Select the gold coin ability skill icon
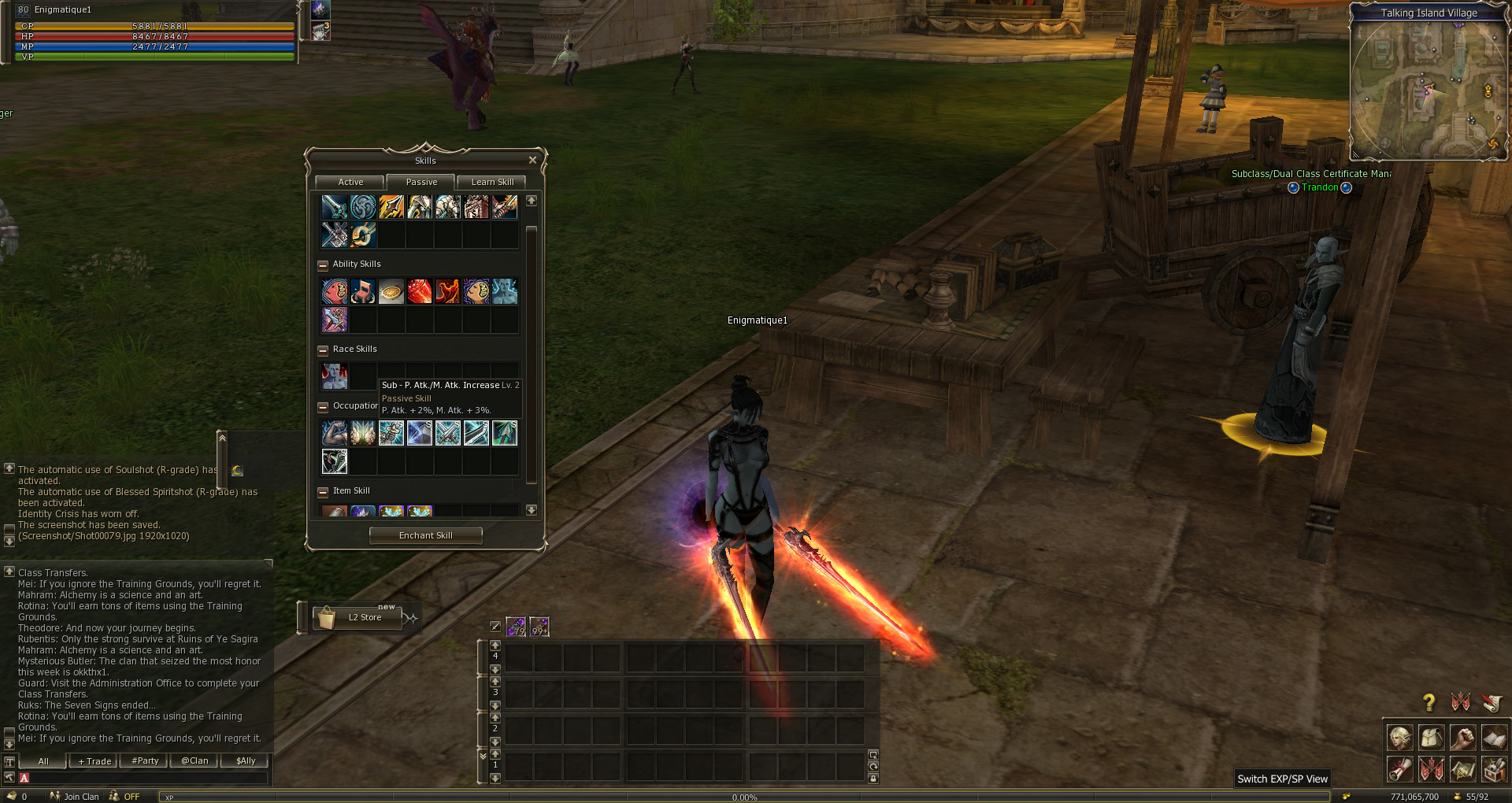Image resolution: width=1512 pixels, height=803 pixels. click(391, 292)
